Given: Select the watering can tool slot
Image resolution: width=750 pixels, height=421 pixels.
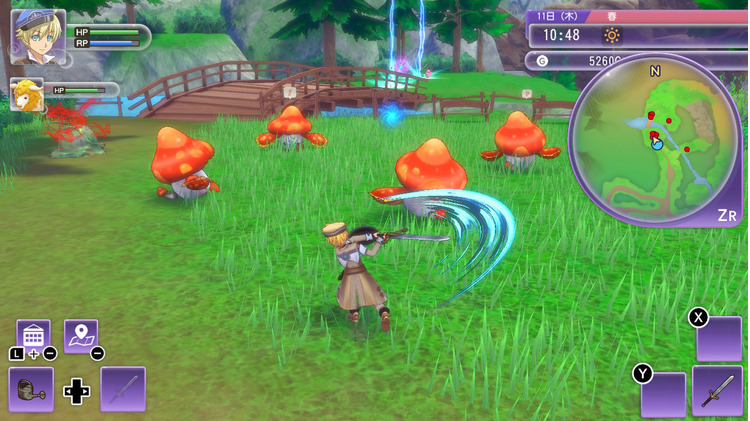Looking at the screenshot, I should click(31, 389).
